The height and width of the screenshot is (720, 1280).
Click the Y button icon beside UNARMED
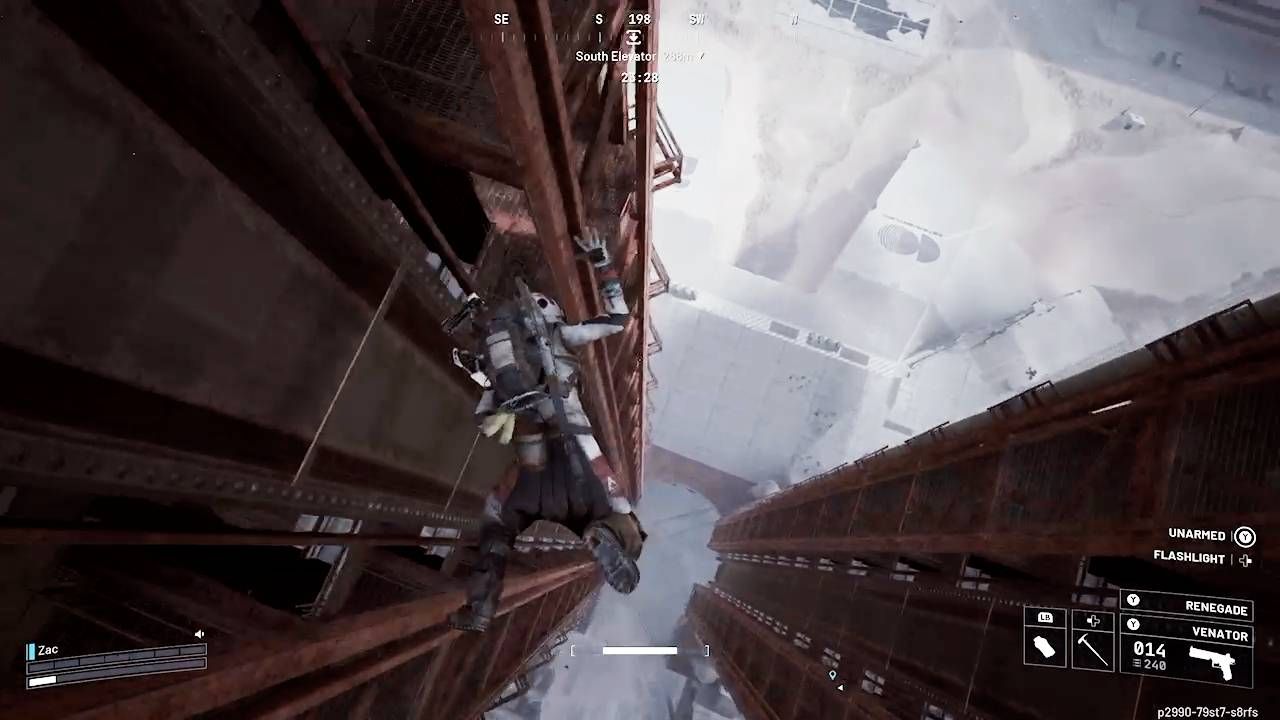point(1245,535)
